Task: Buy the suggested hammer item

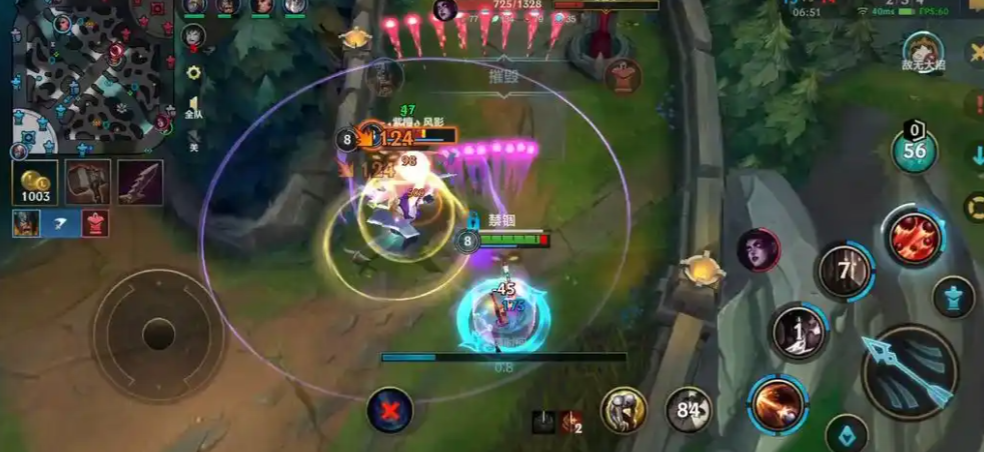Action: pos(88,182)
